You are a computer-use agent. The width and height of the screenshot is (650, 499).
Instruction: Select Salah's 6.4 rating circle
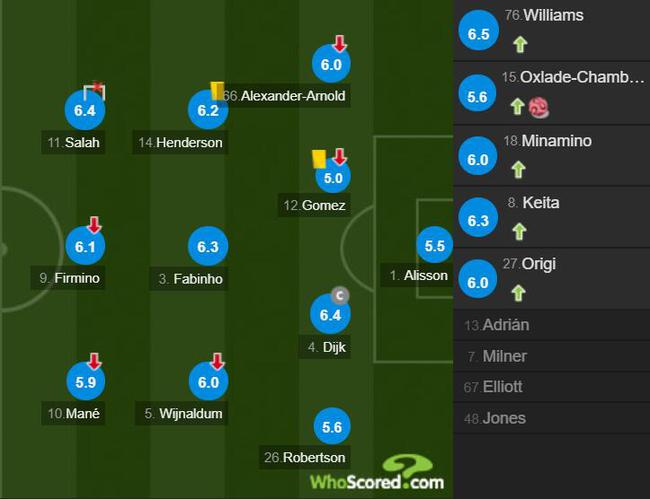84,110
